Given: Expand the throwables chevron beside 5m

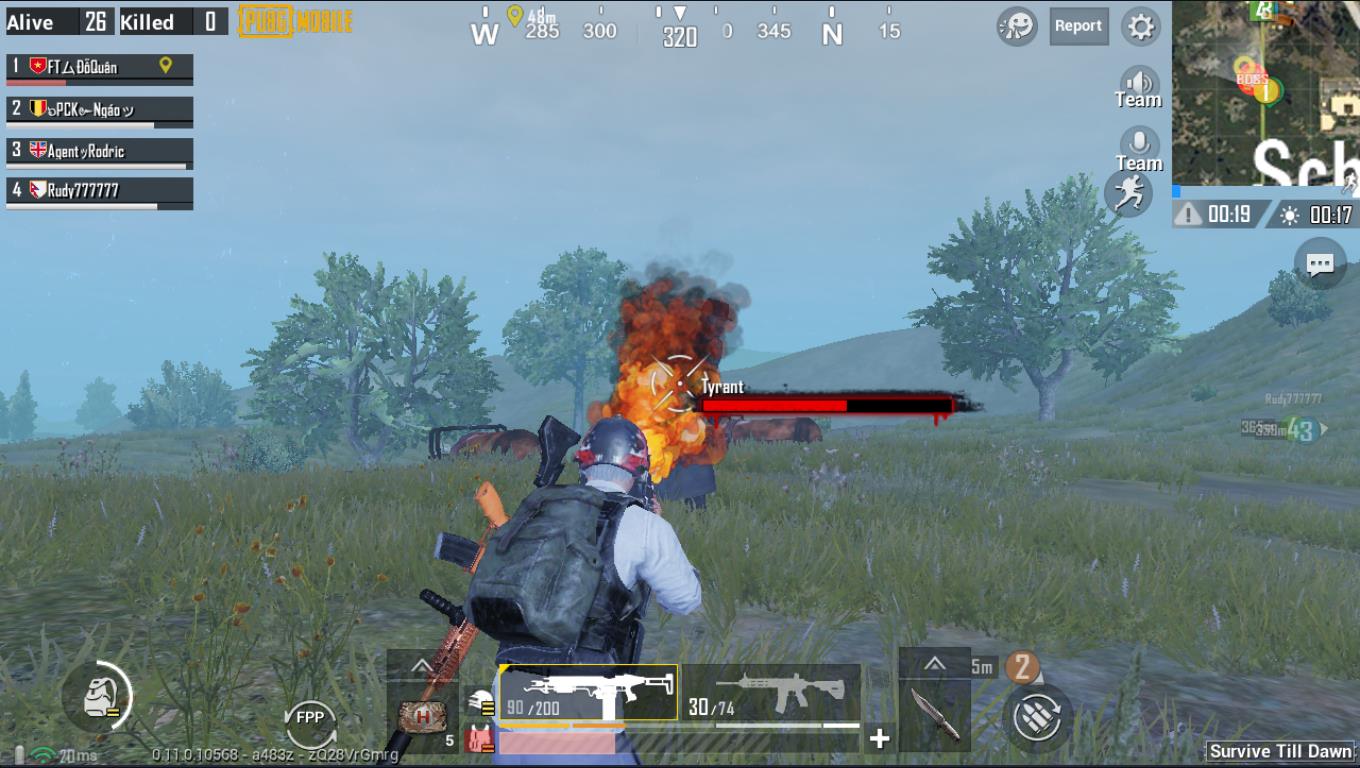Looking at the screenshot, I should pos(936,662).
